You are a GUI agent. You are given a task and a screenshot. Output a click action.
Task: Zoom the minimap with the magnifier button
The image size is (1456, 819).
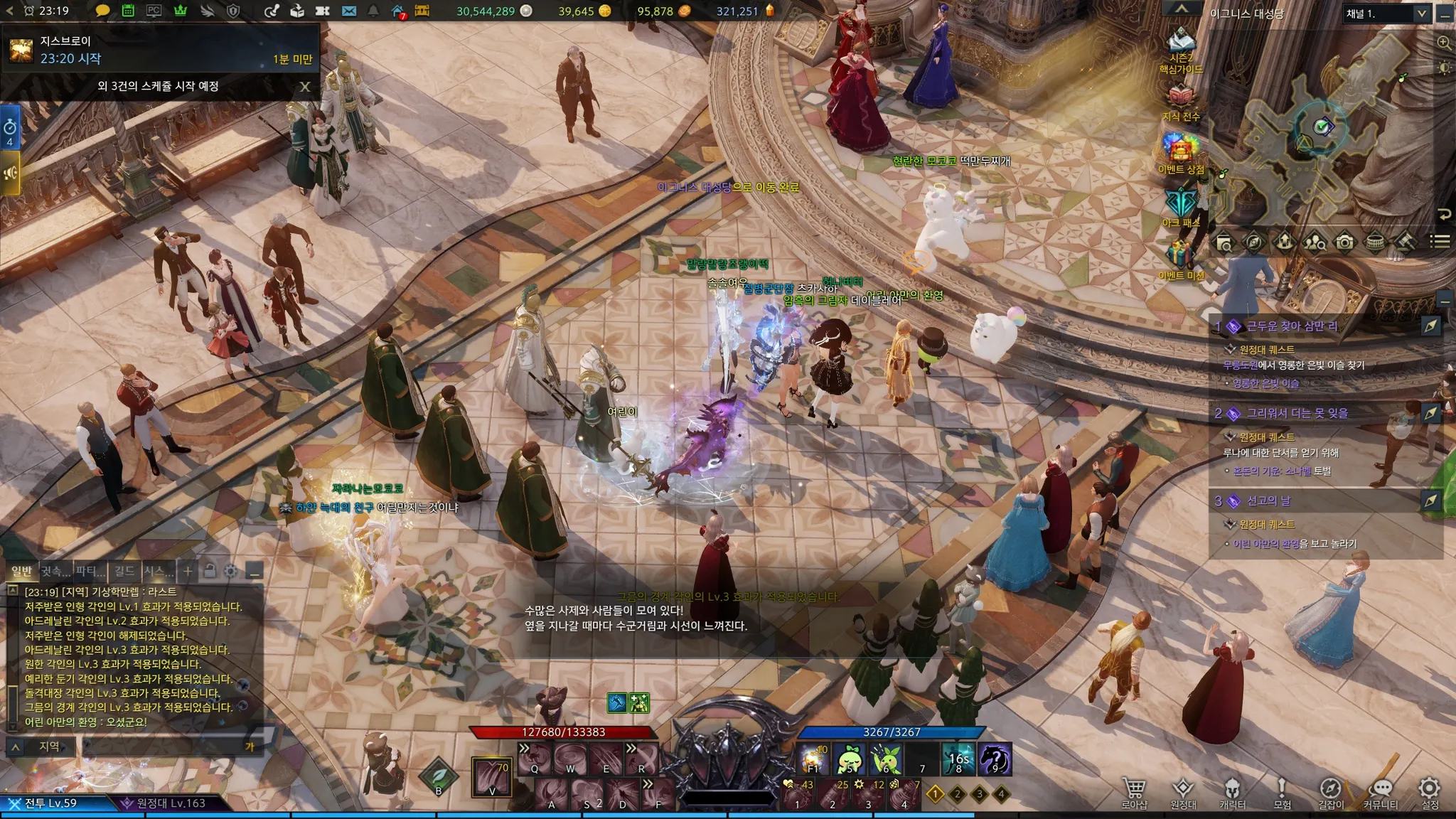(1444, 43)
